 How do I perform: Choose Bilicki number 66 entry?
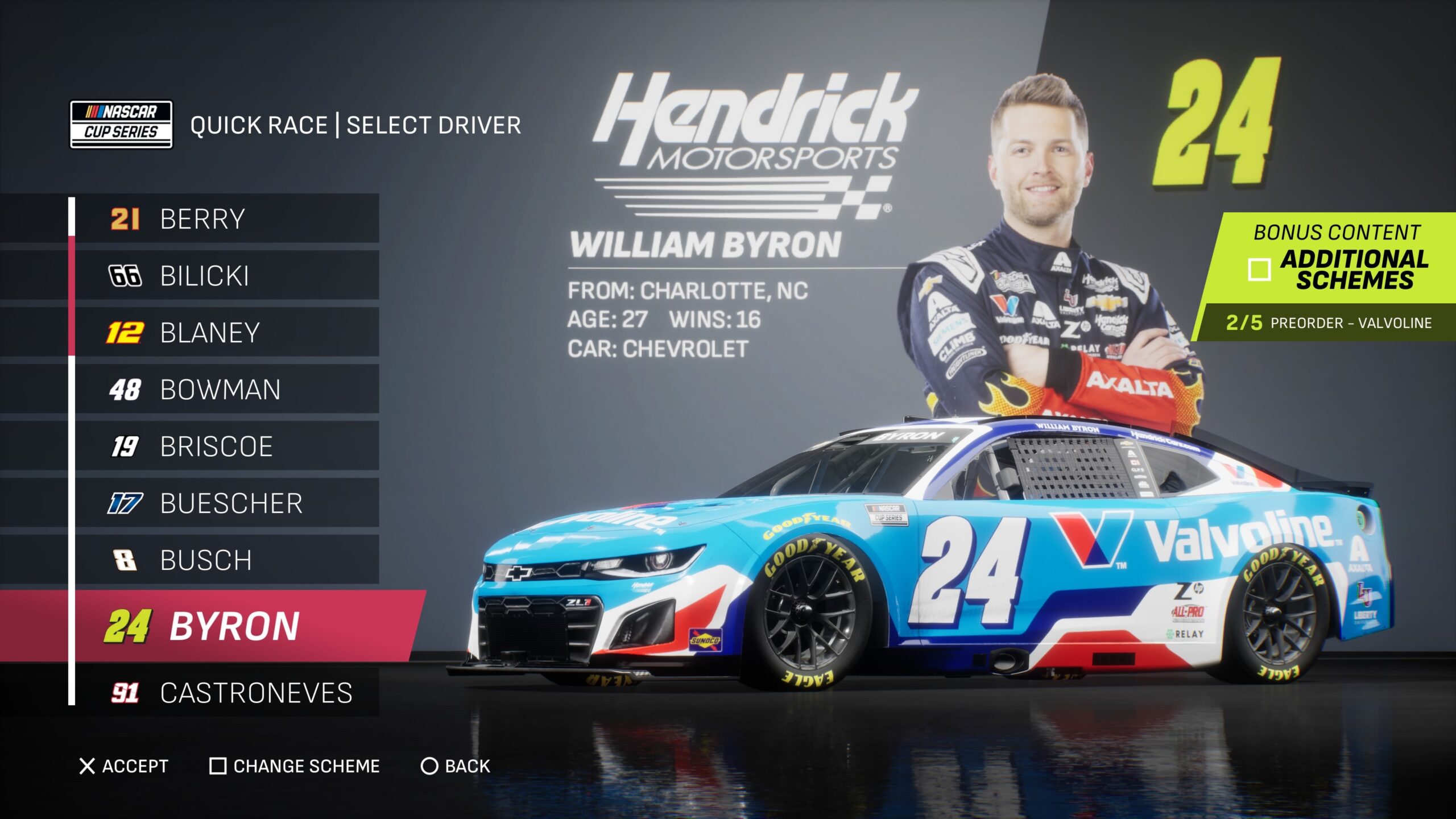tap(226, 276)
